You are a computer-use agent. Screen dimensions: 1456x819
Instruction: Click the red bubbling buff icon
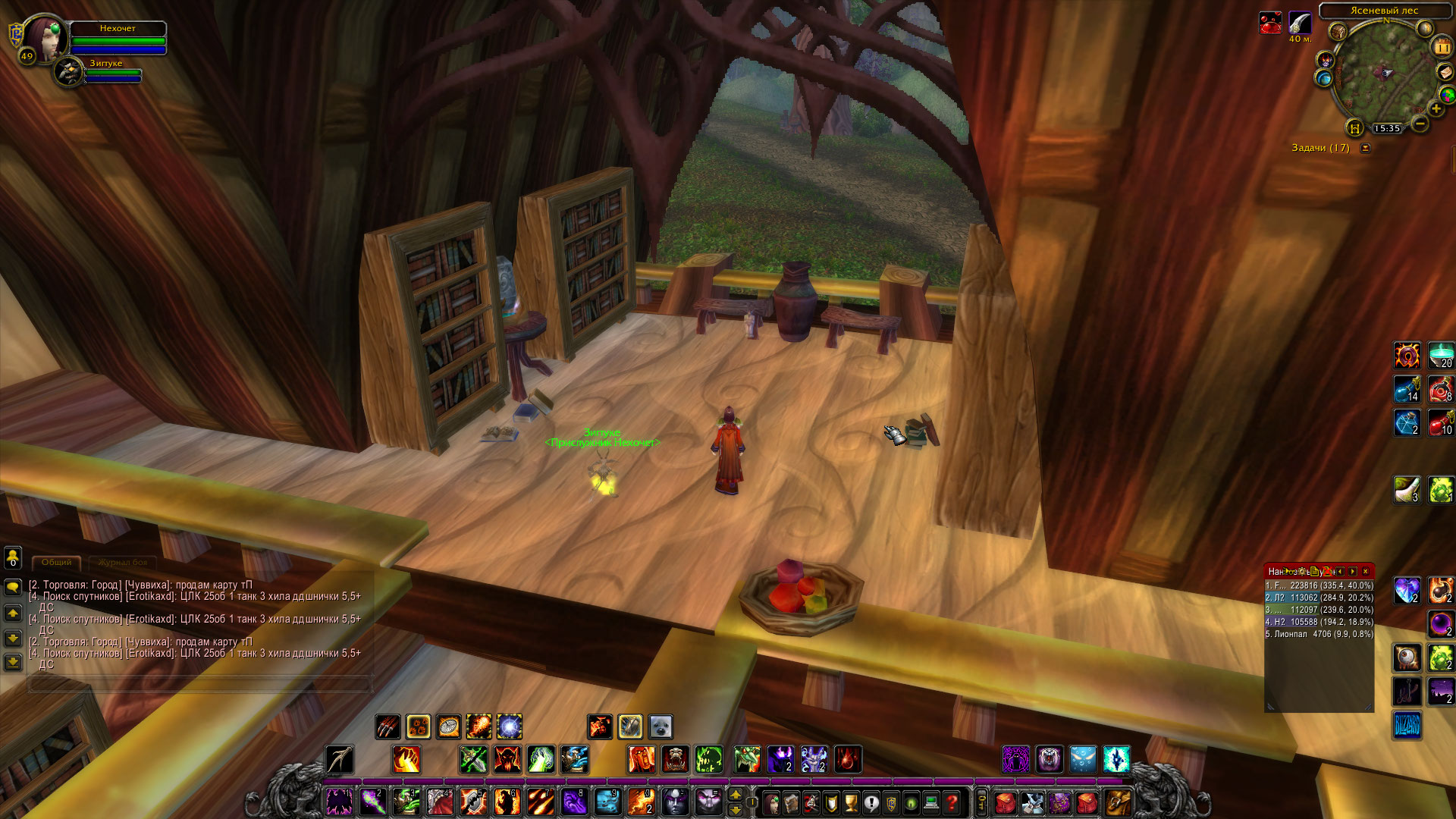coord(1270,23)
